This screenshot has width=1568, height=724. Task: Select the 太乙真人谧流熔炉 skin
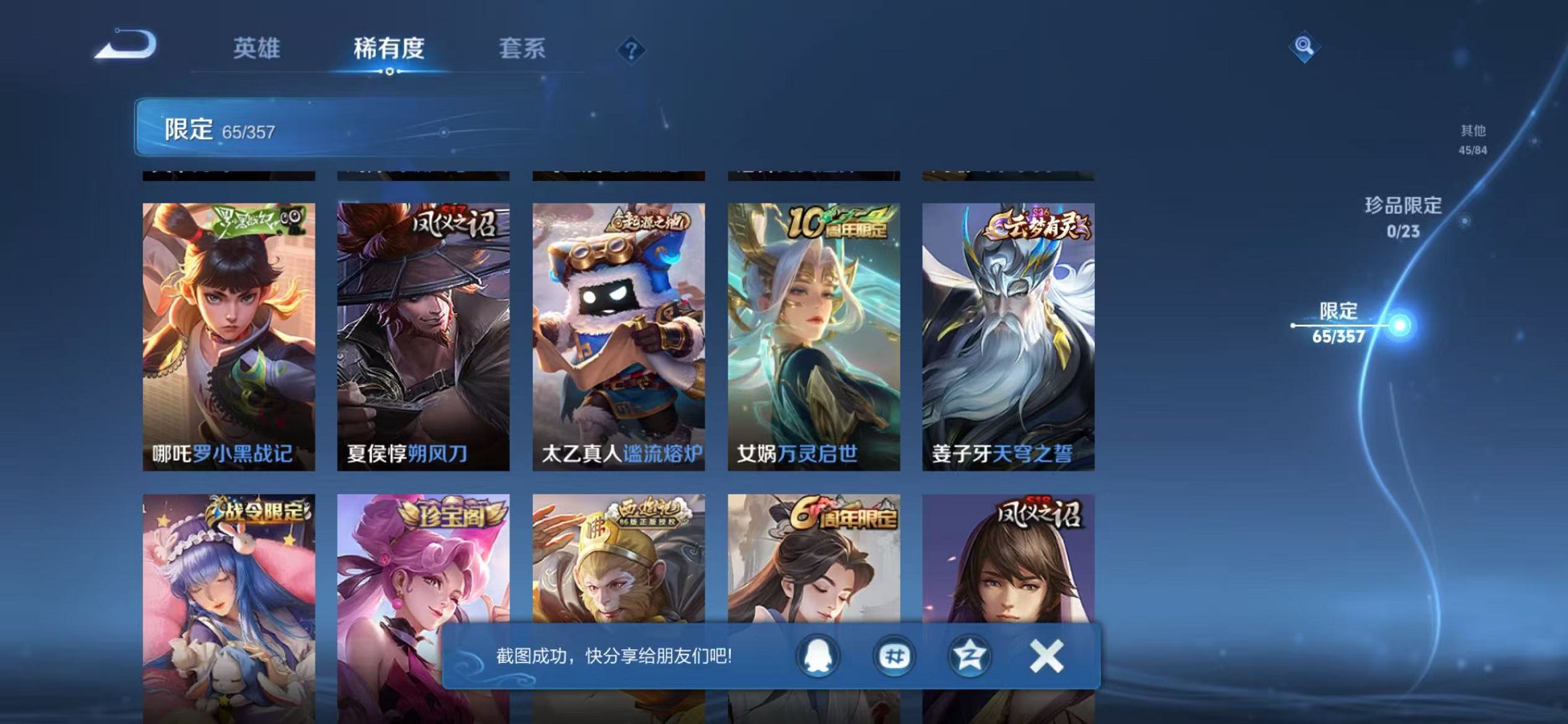[x=620, y=328]
